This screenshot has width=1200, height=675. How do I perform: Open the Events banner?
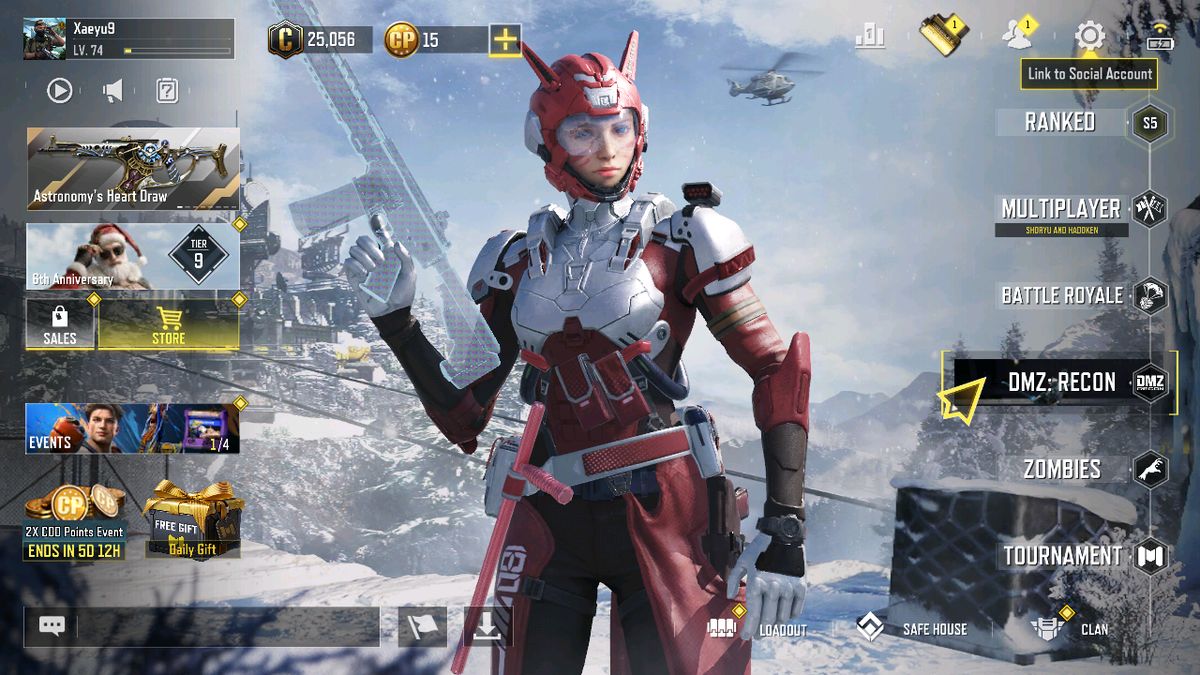(x=133, y=428)
